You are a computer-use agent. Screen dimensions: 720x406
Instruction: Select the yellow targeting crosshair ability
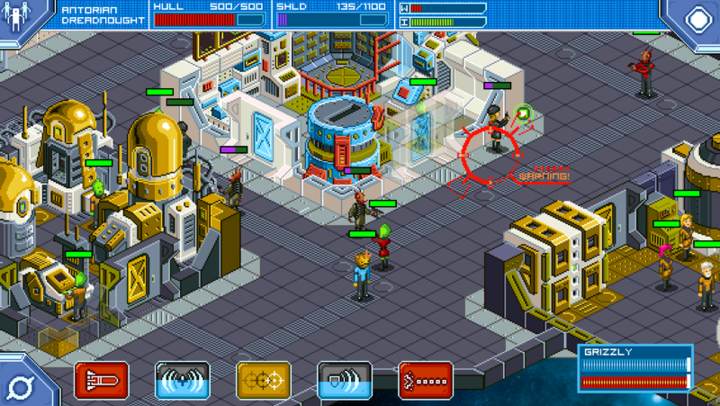[263, 381]
